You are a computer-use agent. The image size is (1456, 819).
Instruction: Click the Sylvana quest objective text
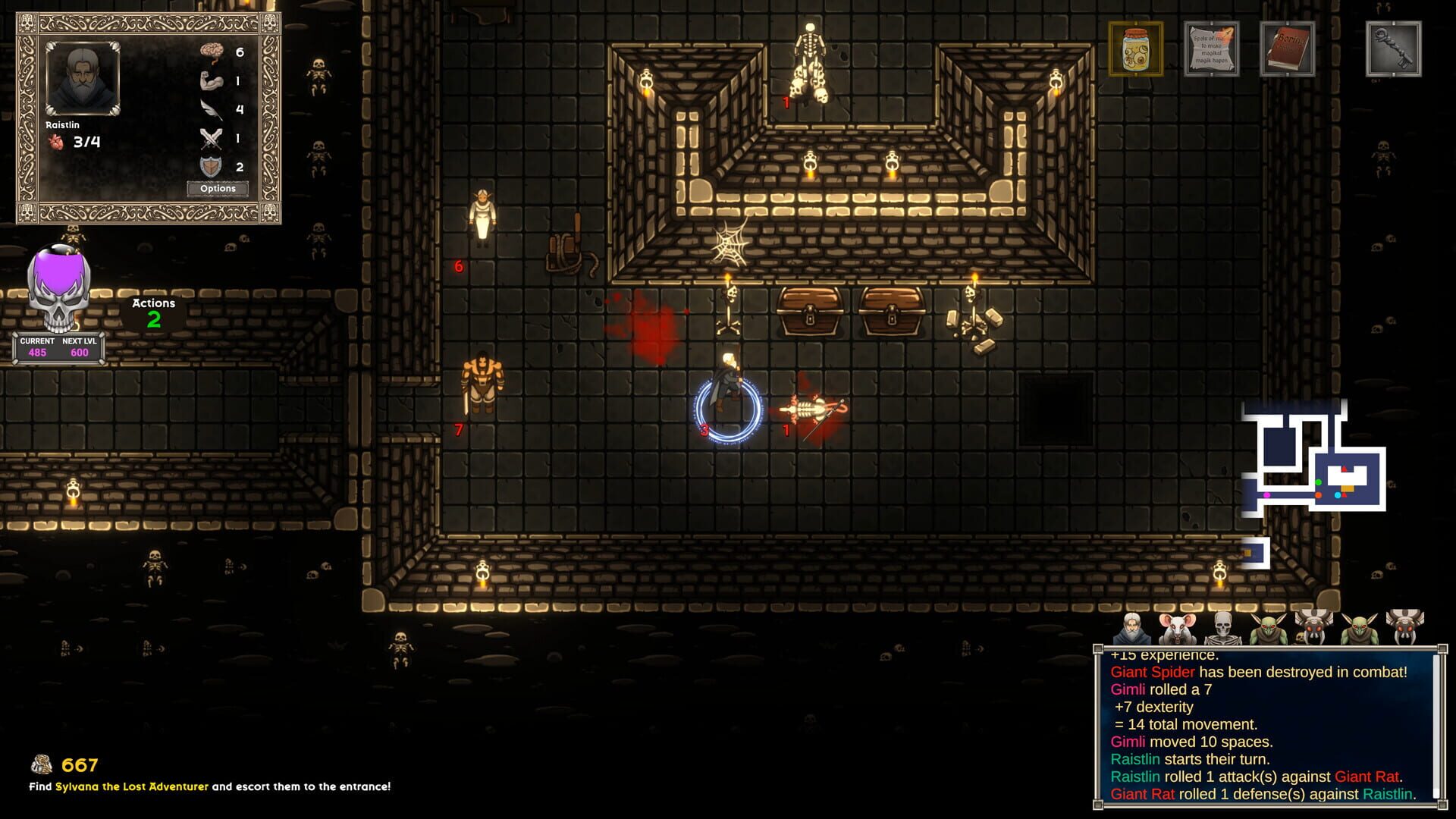209,786
